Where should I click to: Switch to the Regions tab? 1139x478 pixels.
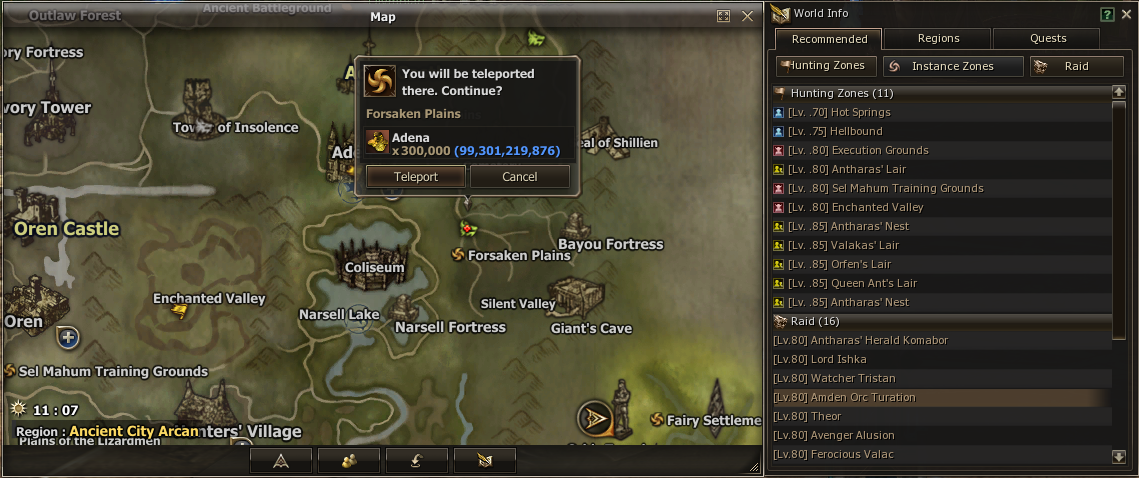click(x=938, y=39)
